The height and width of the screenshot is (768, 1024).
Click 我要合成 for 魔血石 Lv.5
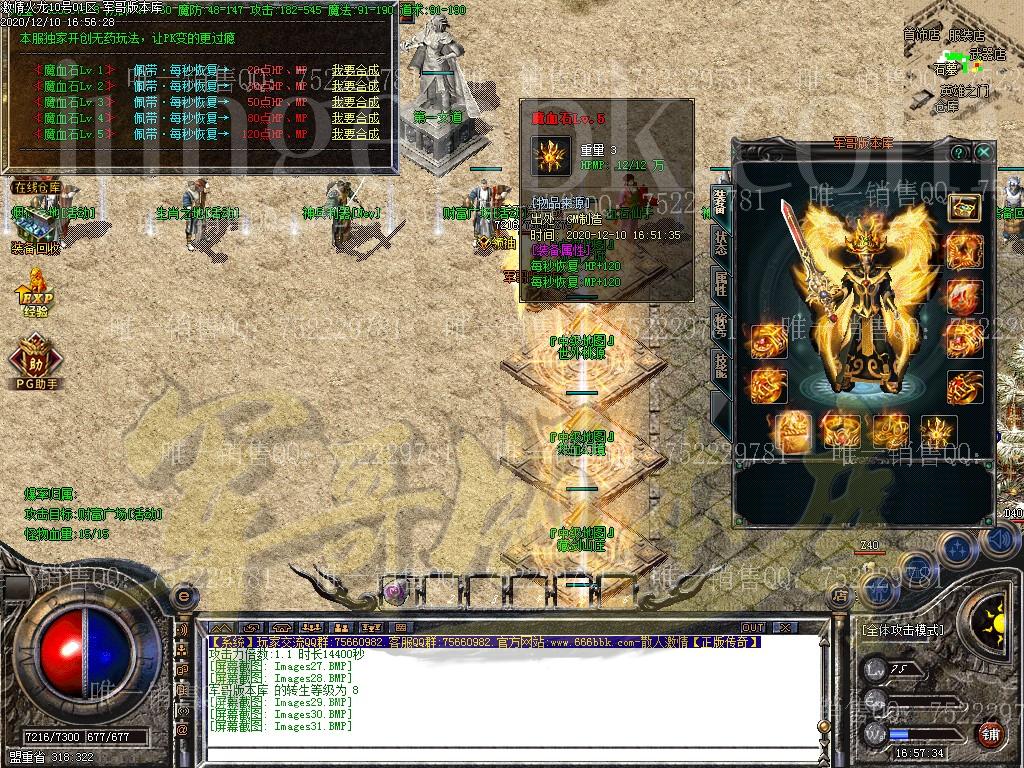355,134
